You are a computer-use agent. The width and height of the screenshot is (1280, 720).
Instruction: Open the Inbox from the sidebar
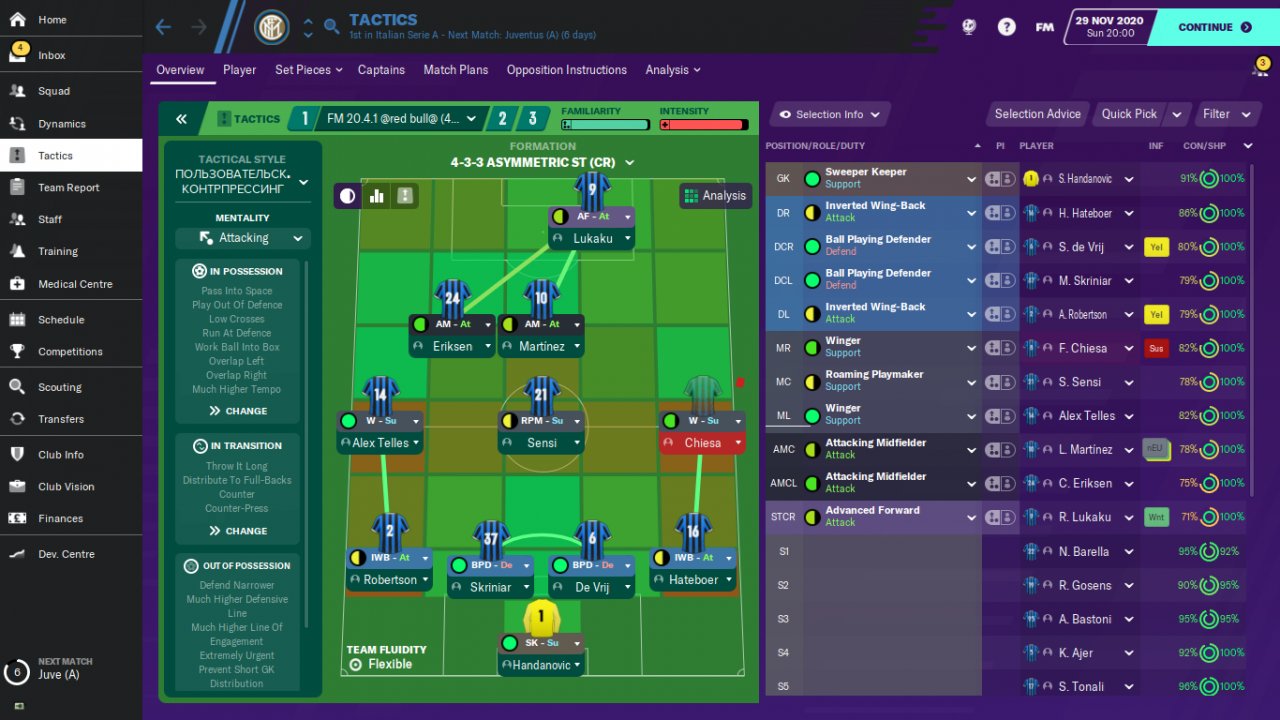click(x=52, y=55)
